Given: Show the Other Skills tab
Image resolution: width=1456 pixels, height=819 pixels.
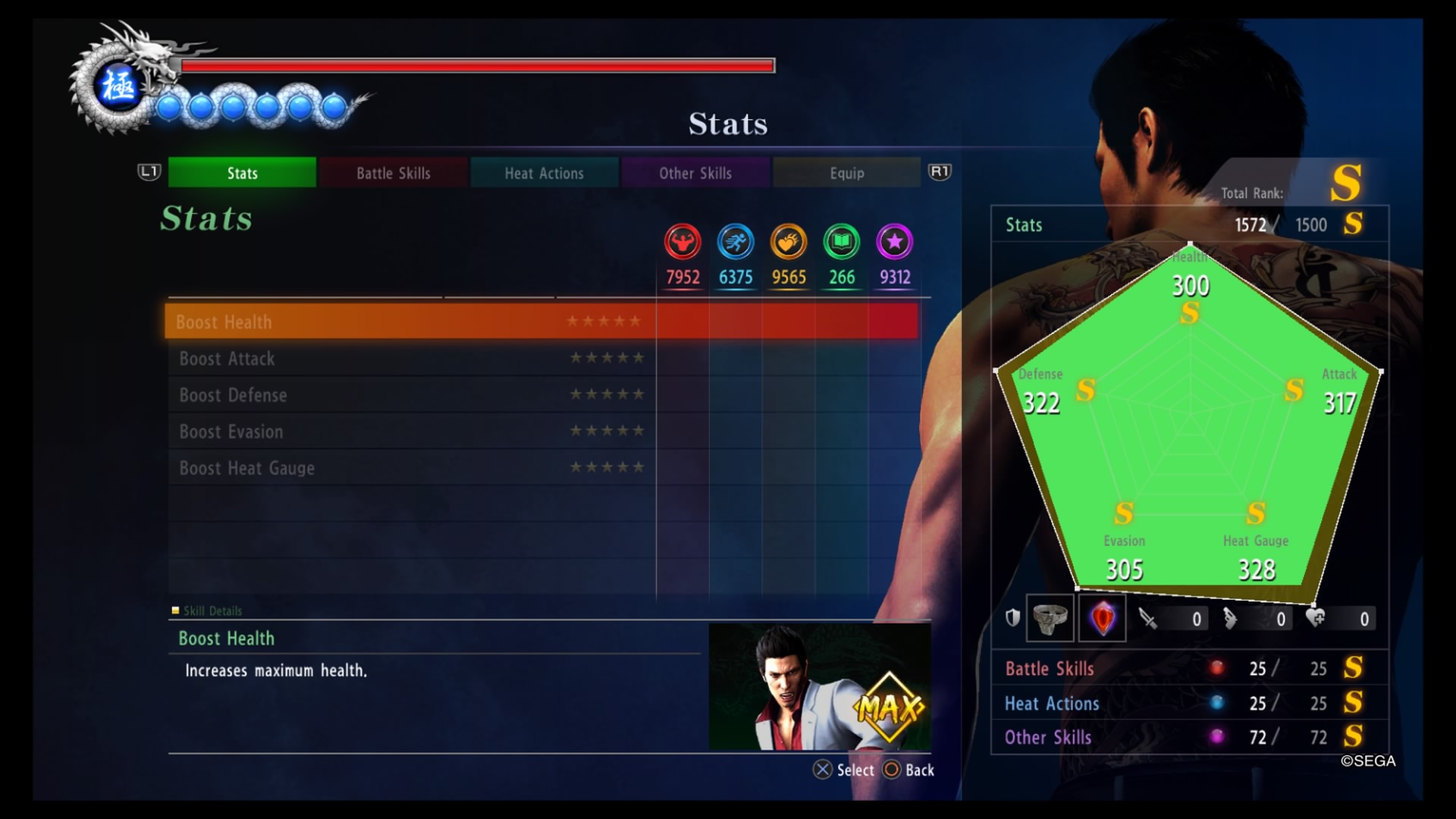Looking at the screenshot, I should [695, 173].
